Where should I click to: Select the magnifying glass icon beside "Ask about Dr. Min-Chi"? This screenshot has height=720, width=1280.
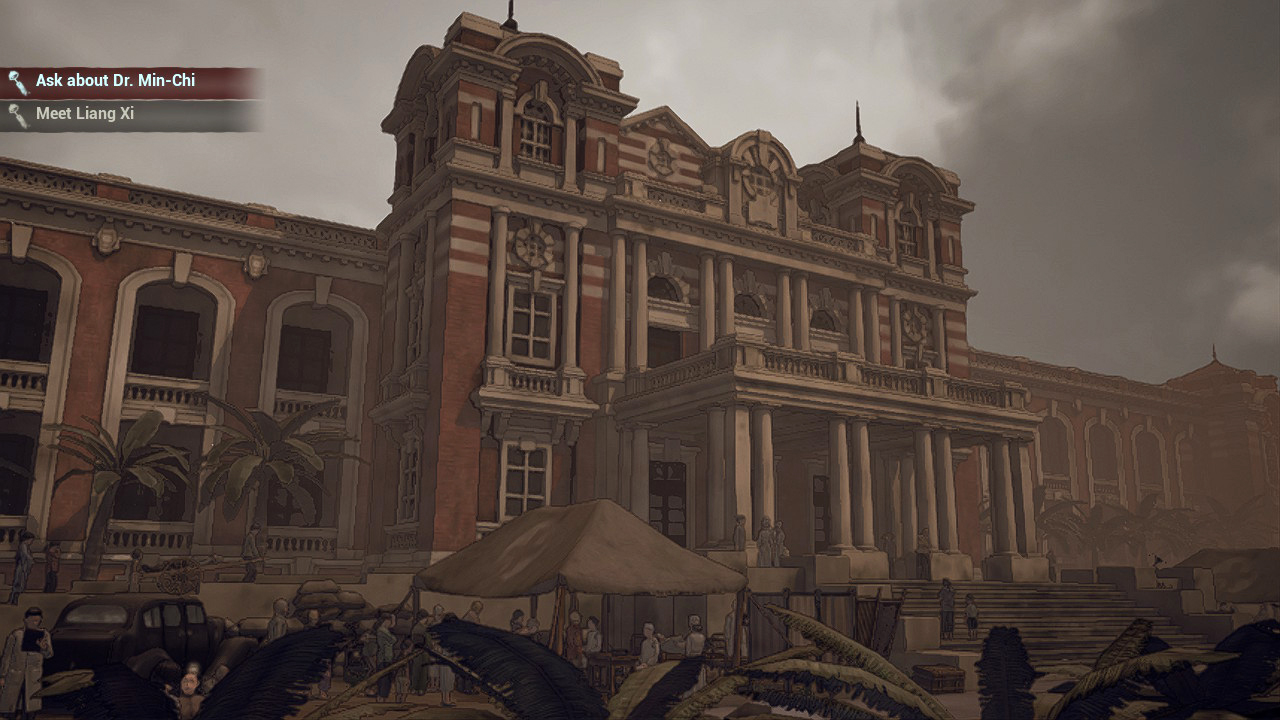click(14, 79)
